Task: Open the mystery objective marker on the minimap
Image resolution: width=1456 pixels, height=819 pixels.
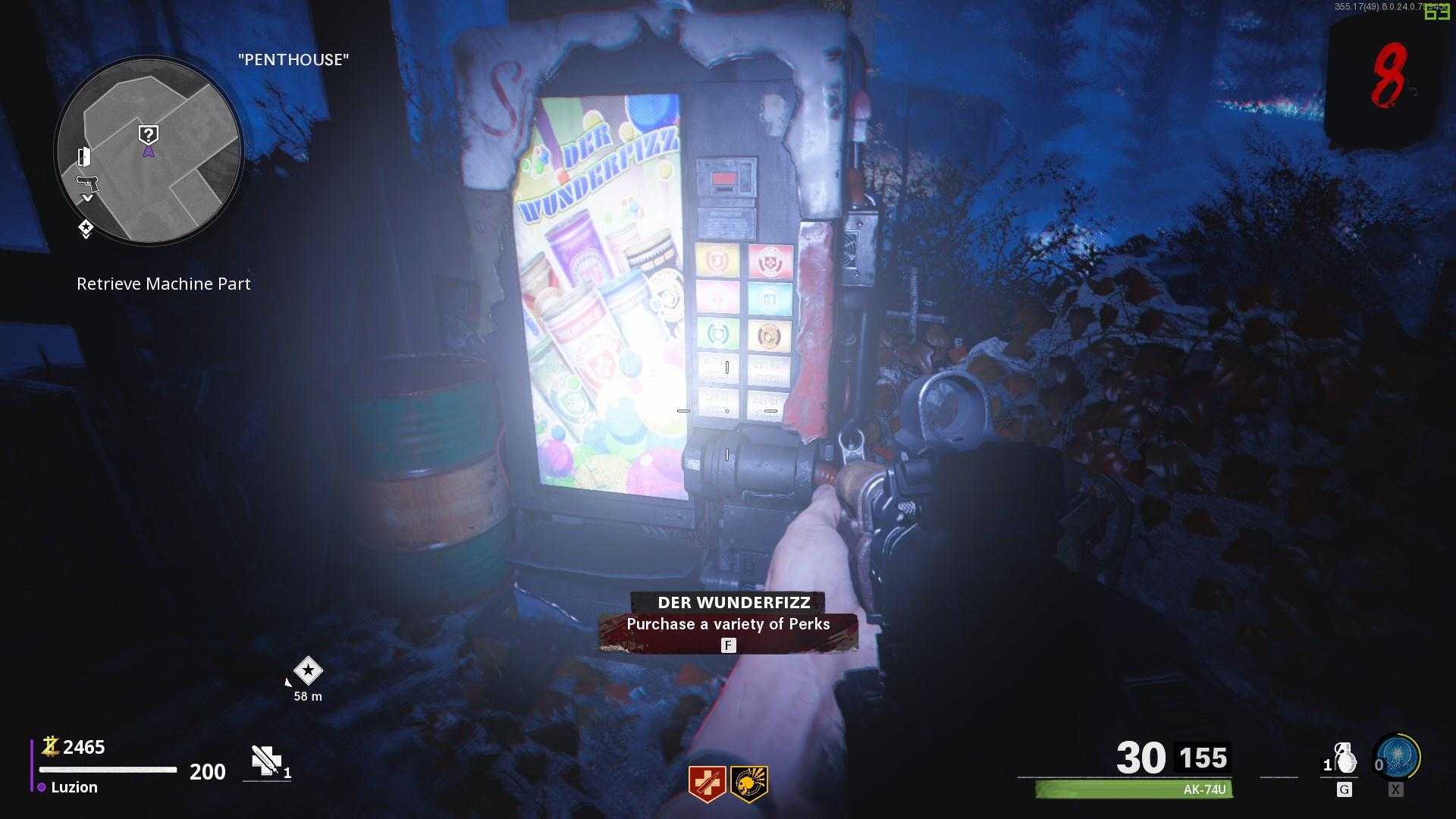Action: click(x=149, y=133)
